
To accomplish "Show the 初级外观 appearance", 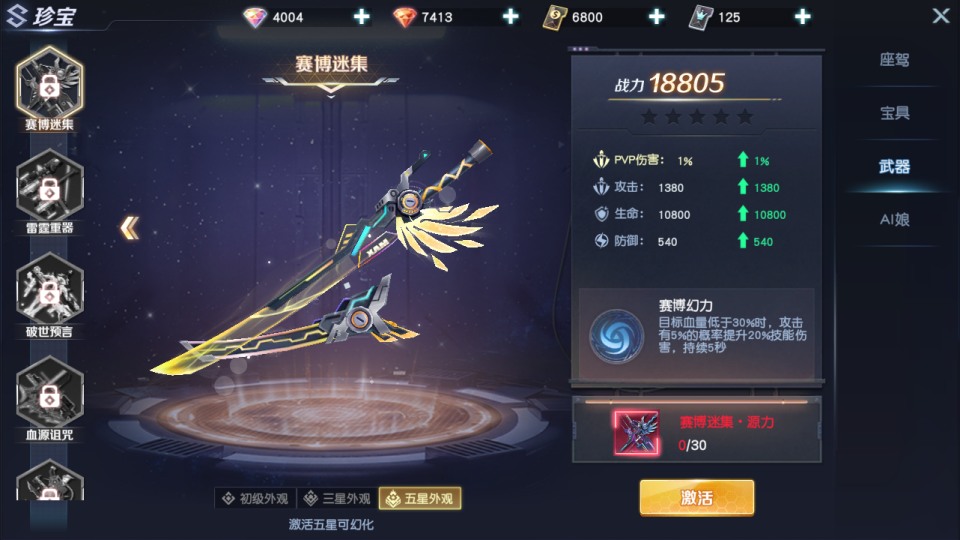I will tap(255, 498).
